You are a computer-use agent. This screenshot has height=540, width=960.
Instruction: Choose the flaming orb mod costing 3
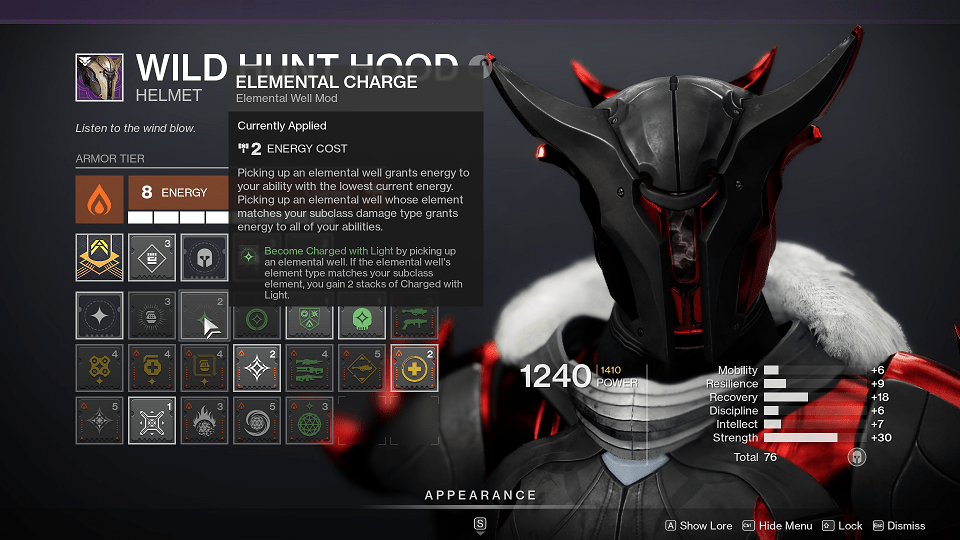click(204, 420)
